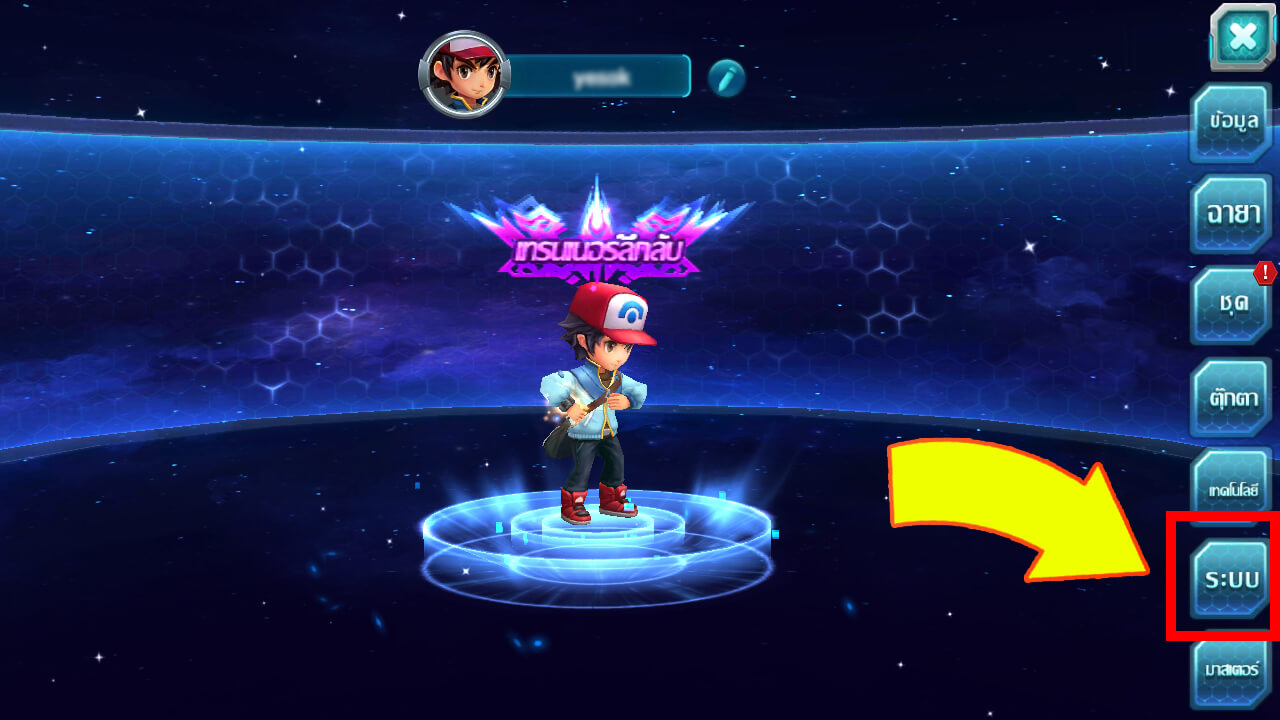Switch to the ฉายา title tab
Image resolution: width=1280 pixels, height=720 pixels.
(x=1232, y=214)
